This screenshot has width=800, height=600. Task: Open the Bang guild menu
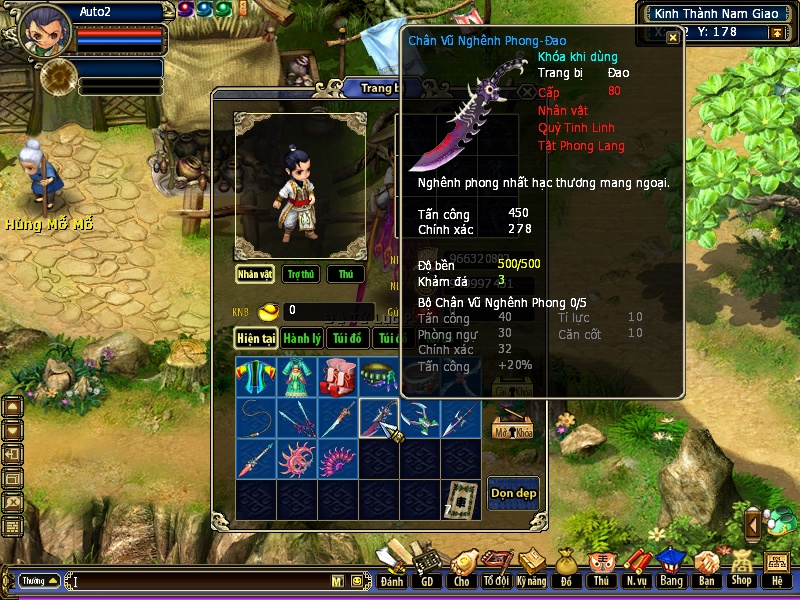pyautogui.click(x=670, y=568)
